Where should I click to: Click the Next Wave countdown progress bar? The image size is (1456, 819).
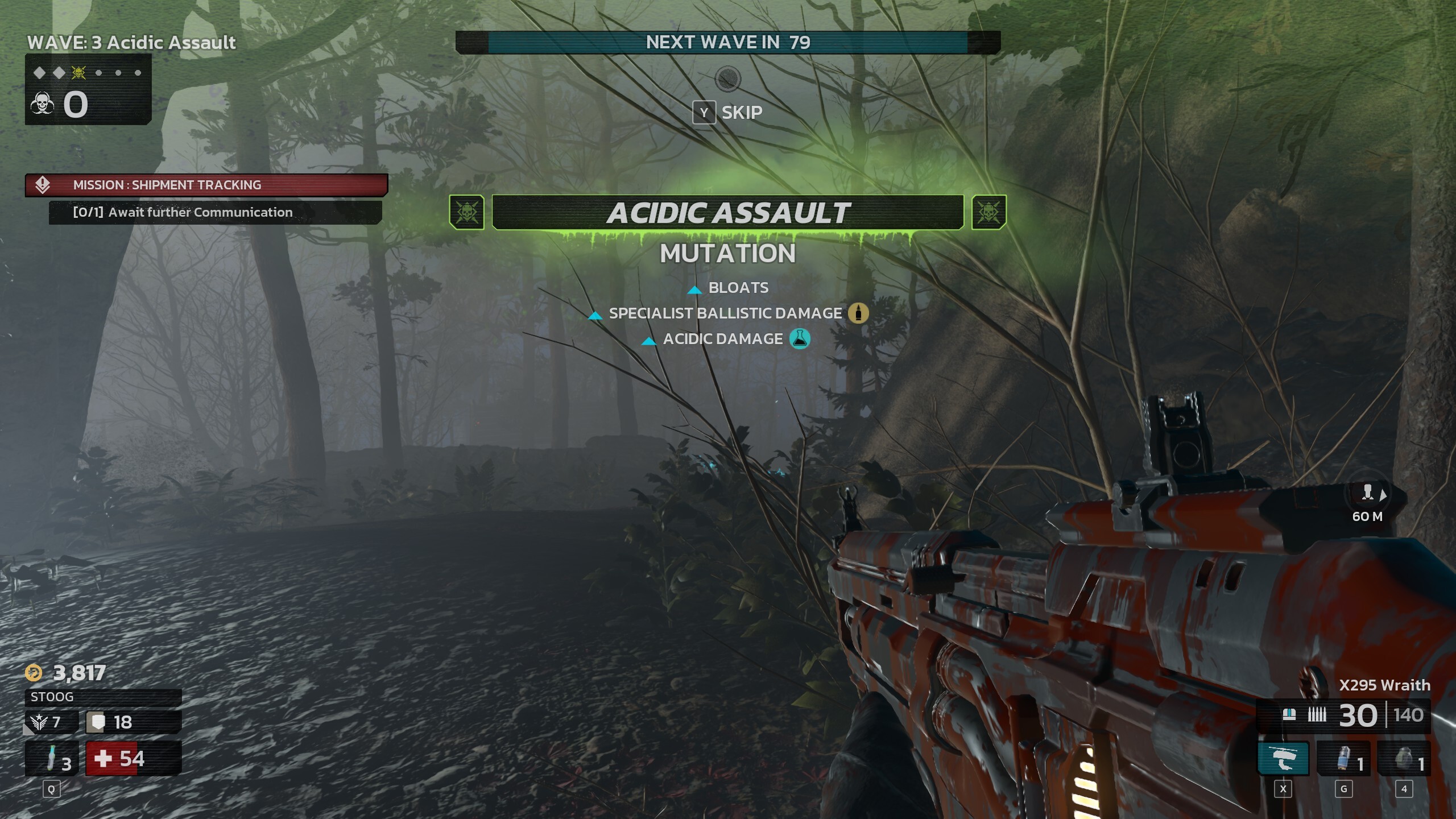[x=728, y=42]
